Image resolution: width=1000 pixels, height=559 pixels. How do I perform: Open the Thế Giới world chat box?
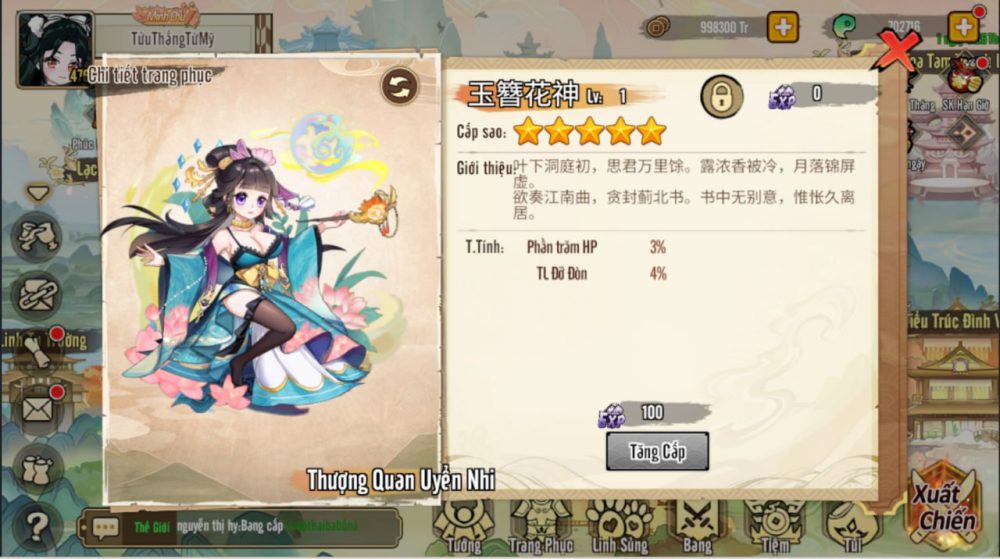pos(240,527)
